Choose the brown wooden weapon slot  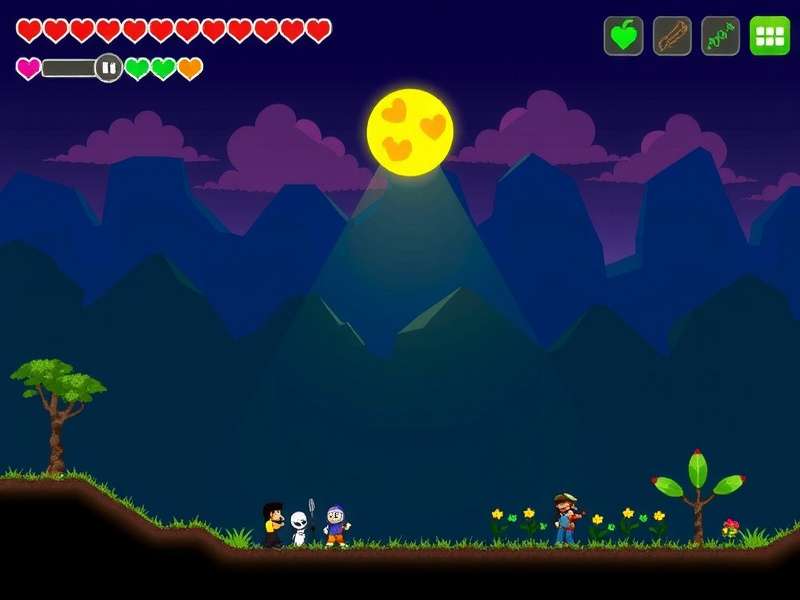[x=672, y=36]
